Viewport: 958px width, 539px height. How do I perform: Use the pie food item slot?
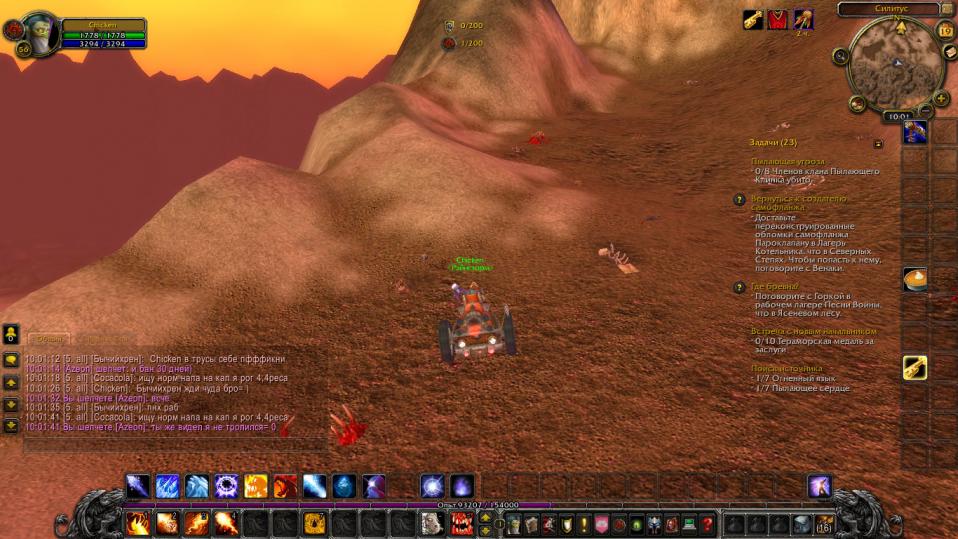pos(915,279)
